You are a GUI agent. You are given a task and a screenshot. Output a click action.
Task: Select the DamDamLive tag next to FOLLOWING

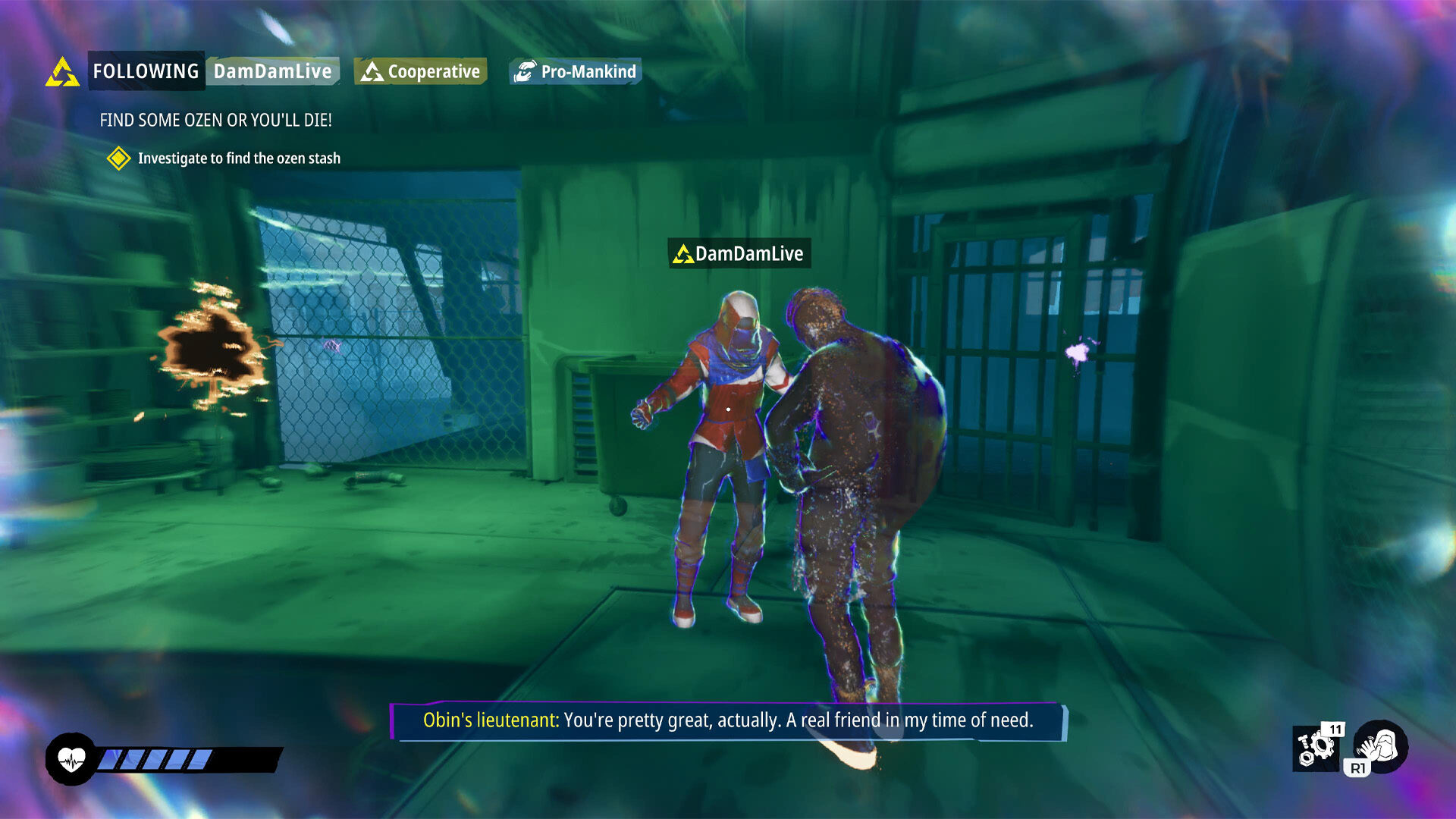point(273,71)
